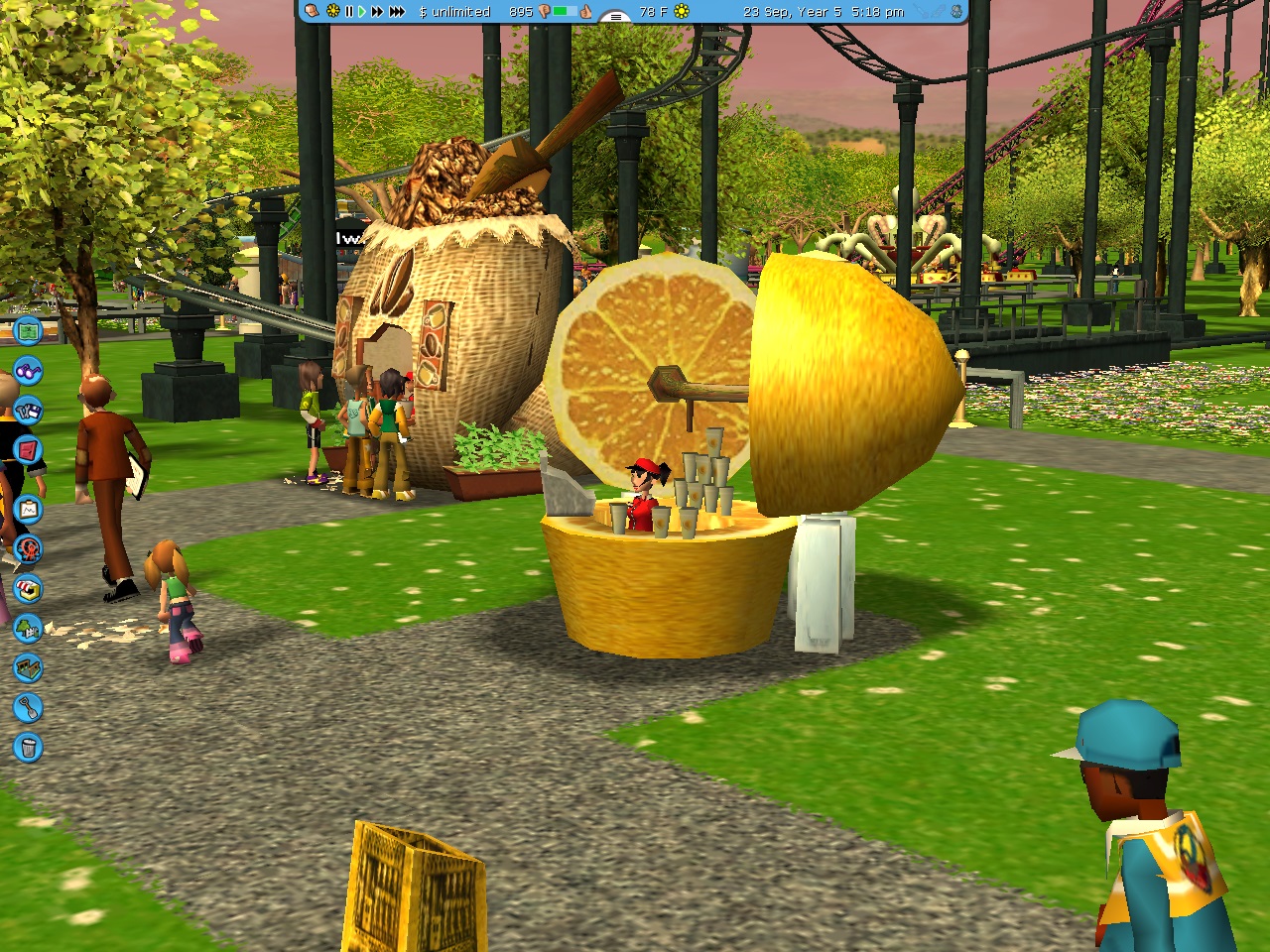Viewport: 1270px width, 952px height.
Task: Switch to double fast-forward speed
Action: (x=377, y=12)
